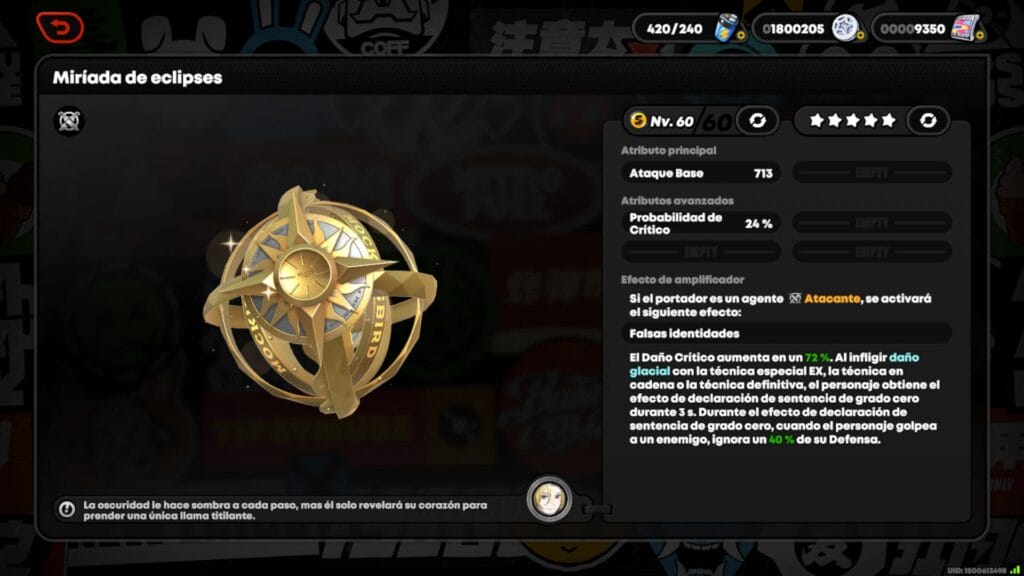The height and width of the screenshot is (576, 1024).
Task: Toggle the level Nv. 60 preview switch
Action: [x=757, y=121]
